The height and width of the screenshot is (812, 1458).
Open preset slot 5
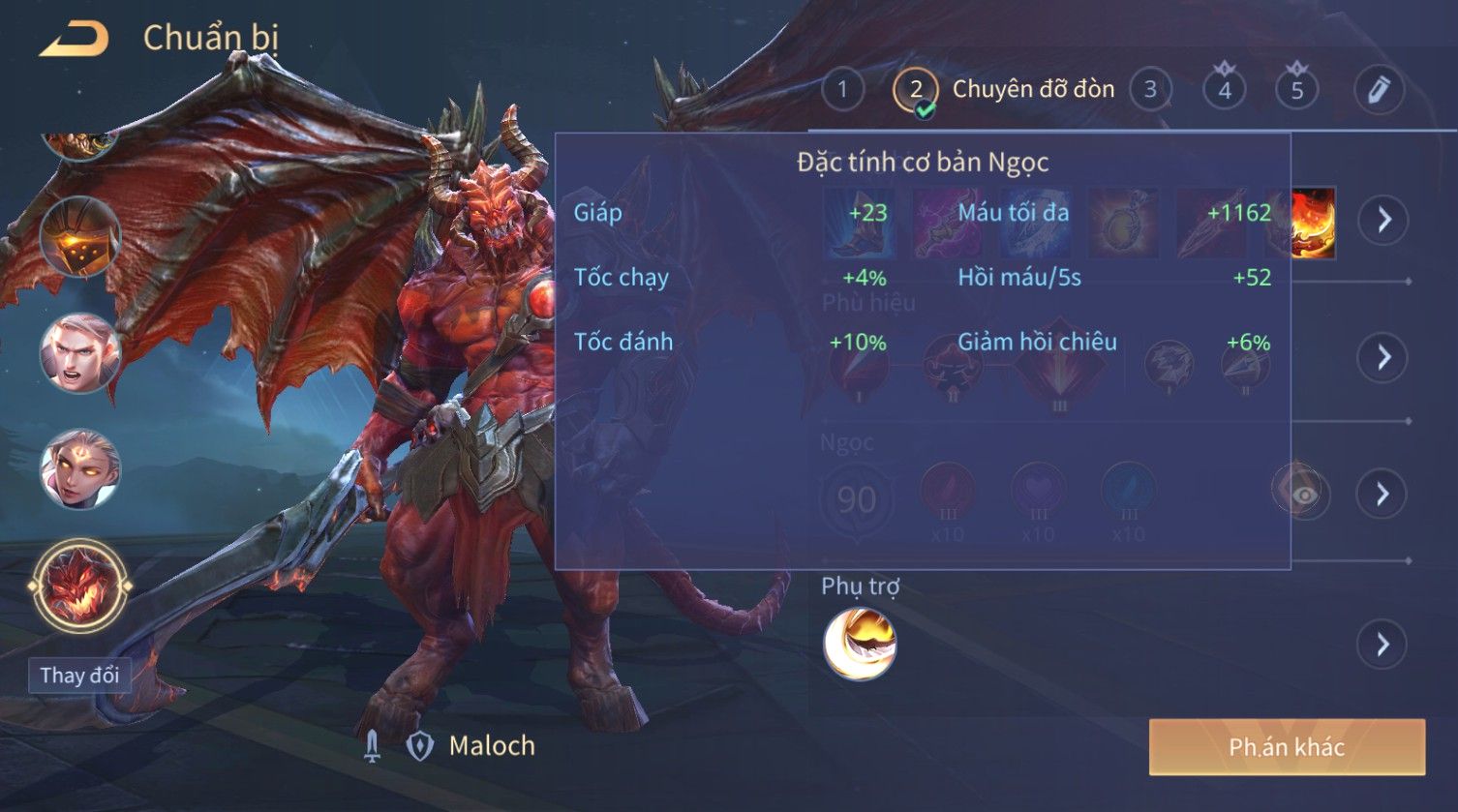[x=1297, y=90]
